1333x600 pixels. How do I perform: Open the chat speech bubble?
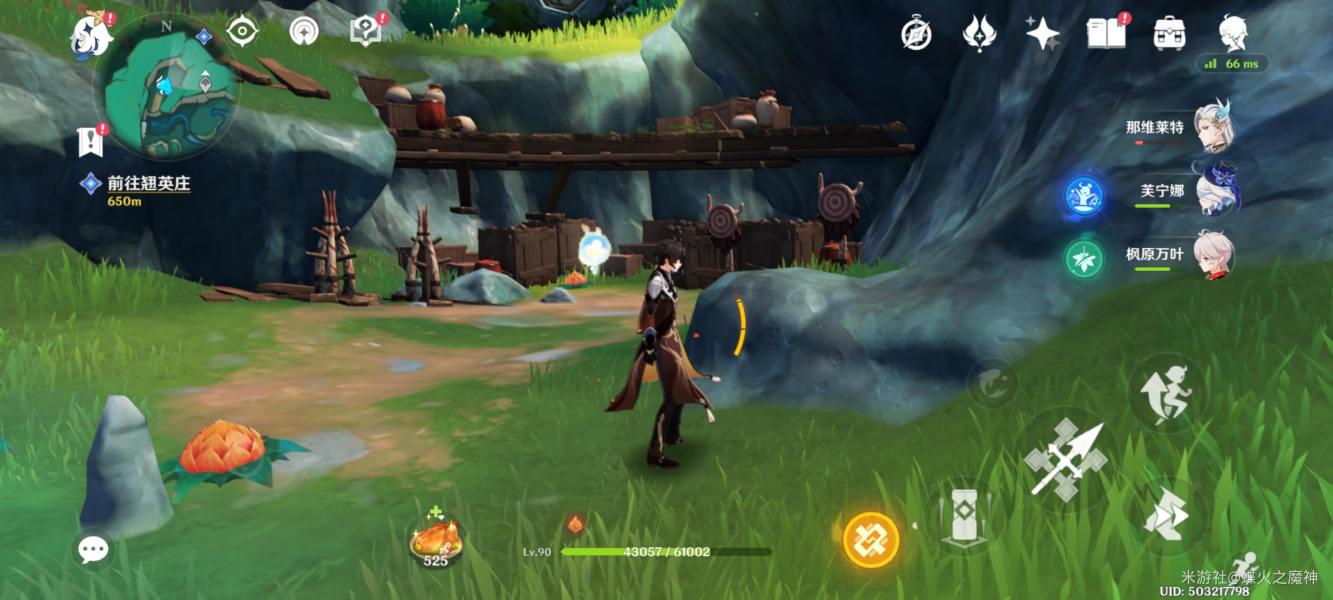point(93,549)
